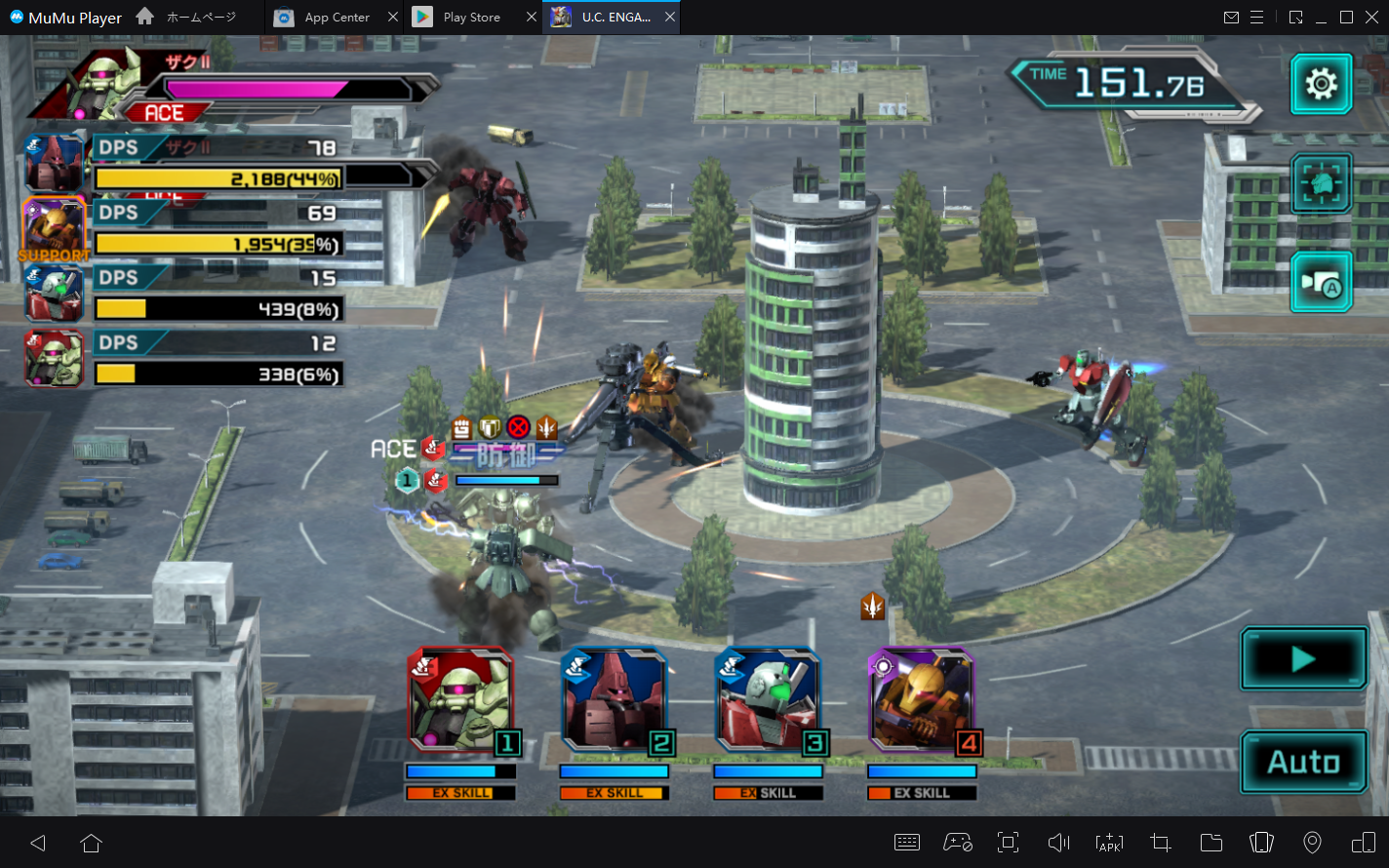The width and height of the screenshot is (1389, 868).
Task: Close the U.C. ENGAGE tab
Action: click(x=670, y=18)
